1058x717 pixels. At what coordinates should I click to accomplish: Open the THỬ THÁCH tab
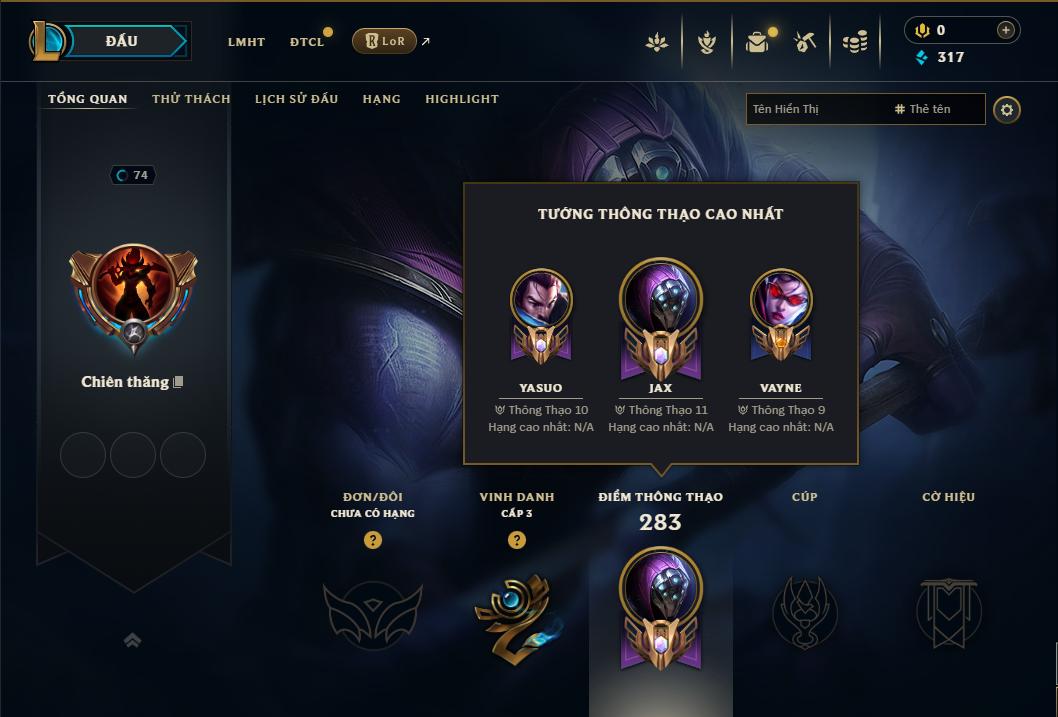coord(191,99)
